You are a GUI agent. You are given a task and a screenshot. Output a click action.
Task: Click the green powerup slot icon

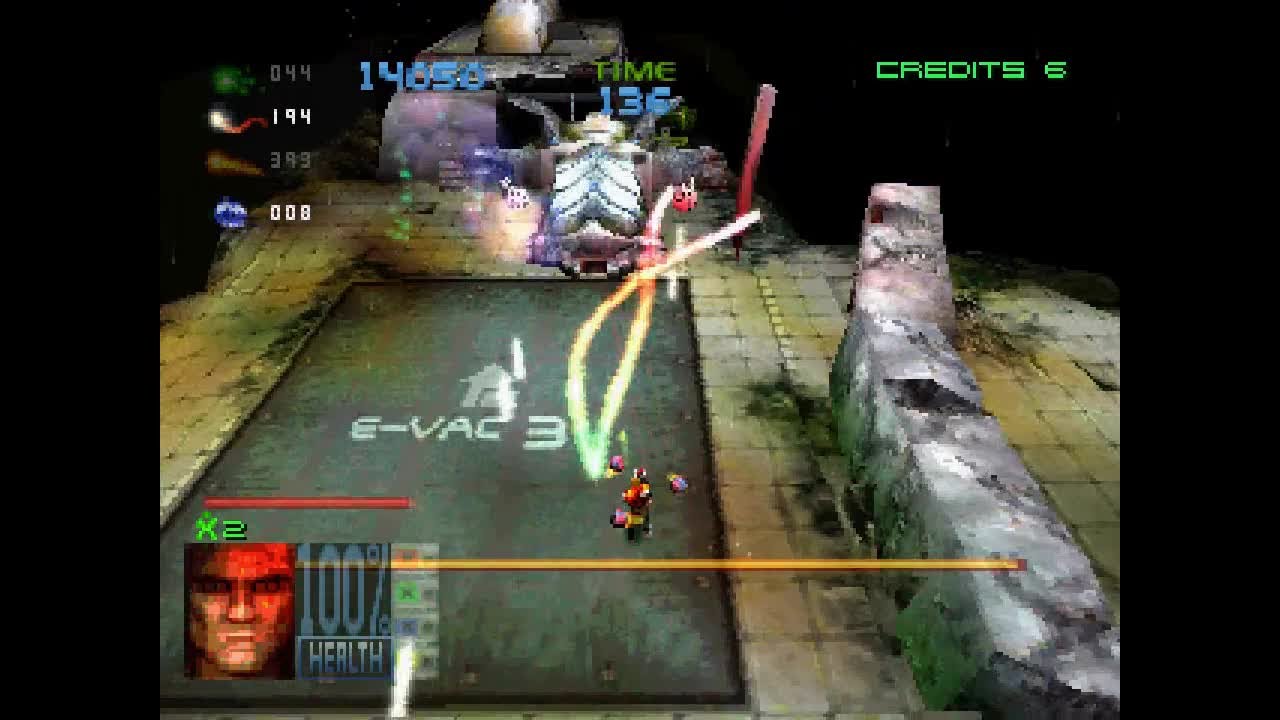(408, 592)
